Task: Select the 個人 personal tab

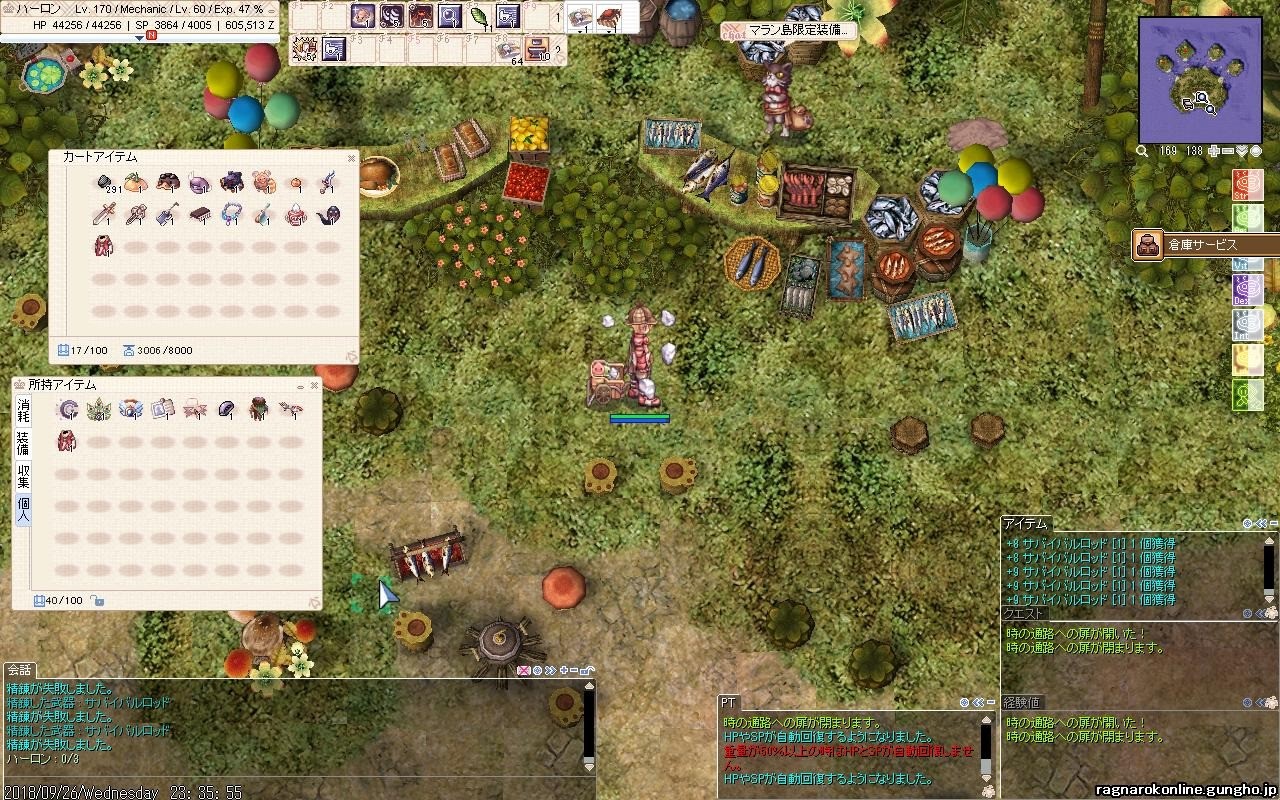Action: 23,510
